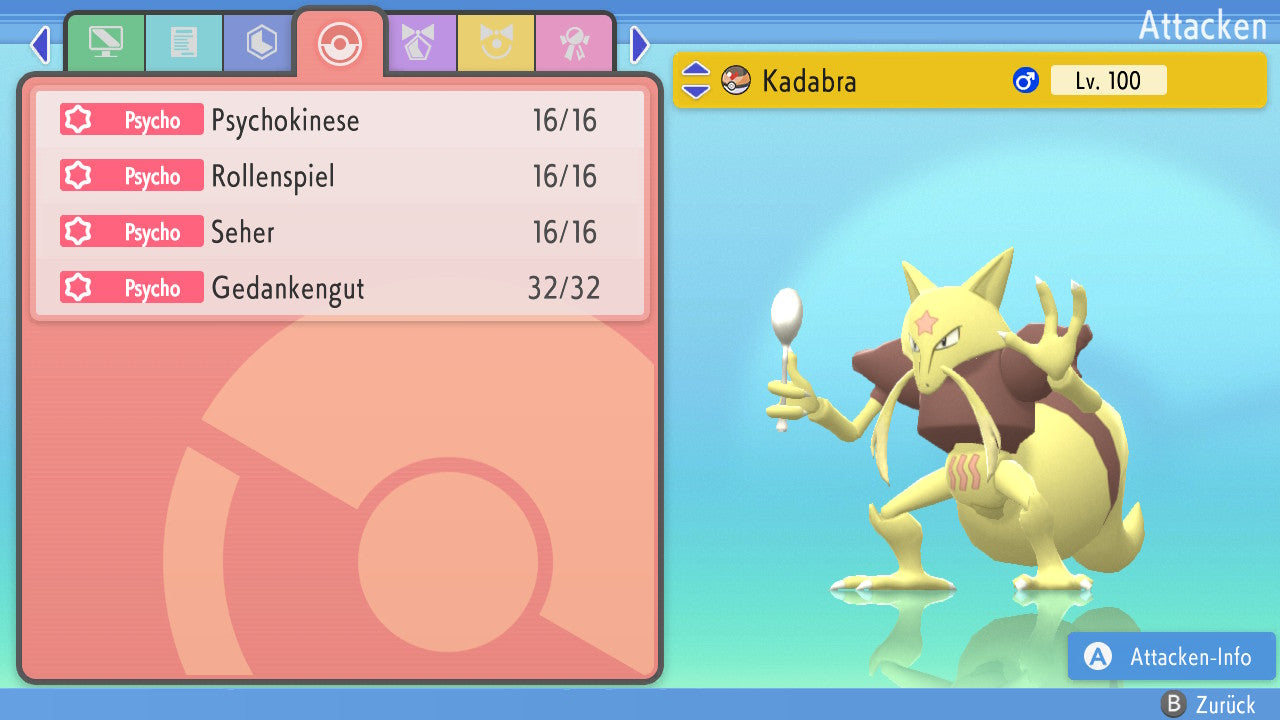Click the right arrow beside the tabs
The image size is (1280, 720).
click(640, 44)
